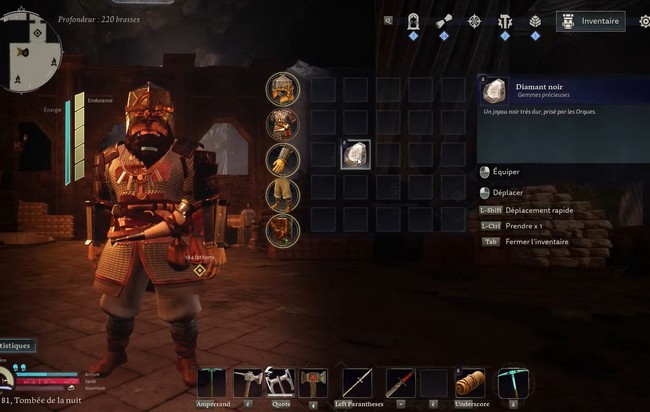Switch to the compass target tab
The height and width of the screenshot is (412, 650).
[x=474, y=21]
